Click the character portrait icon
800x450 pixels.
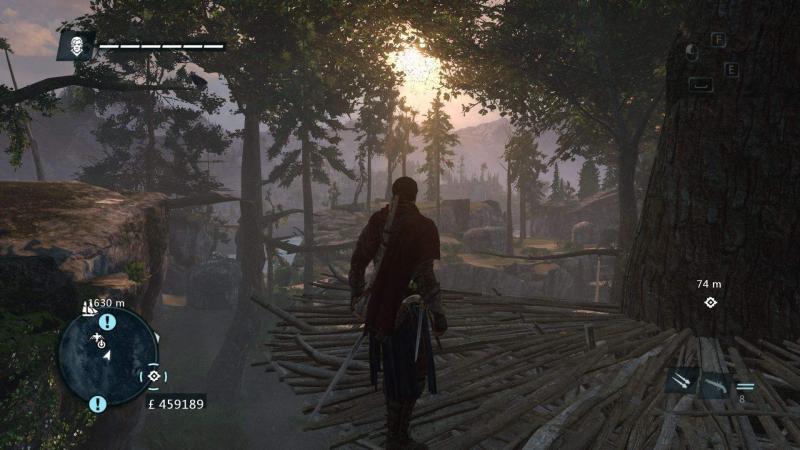[x=75, y=45]
